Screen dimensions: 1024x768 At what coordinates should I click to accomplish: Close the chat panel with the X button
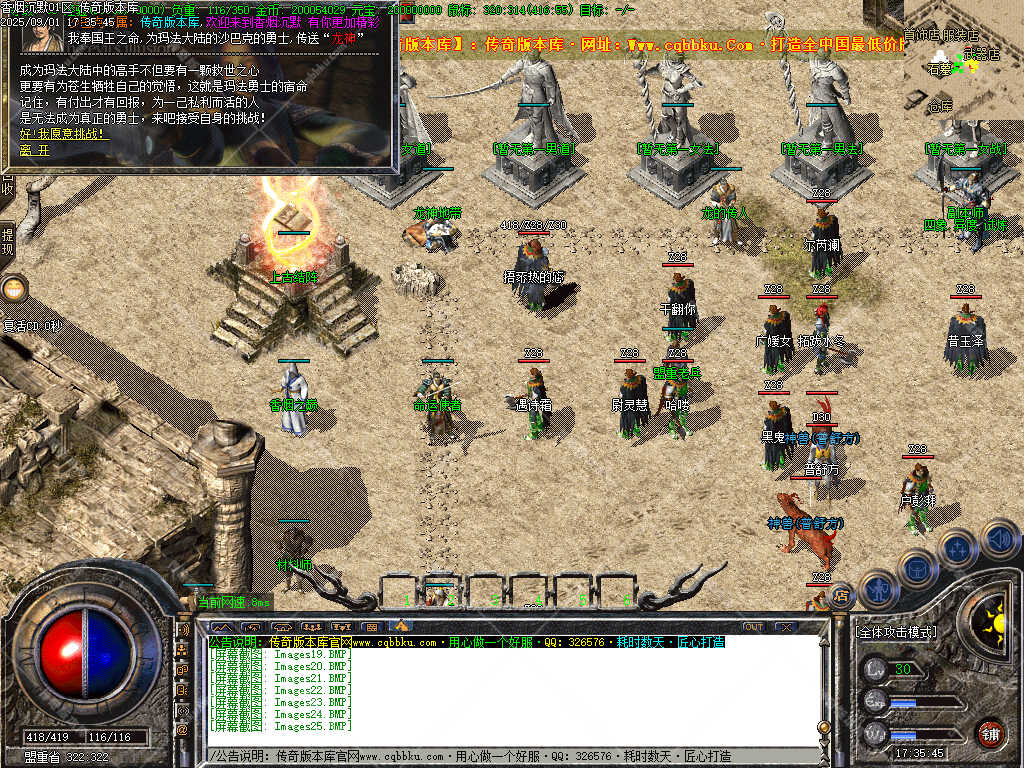786,627
